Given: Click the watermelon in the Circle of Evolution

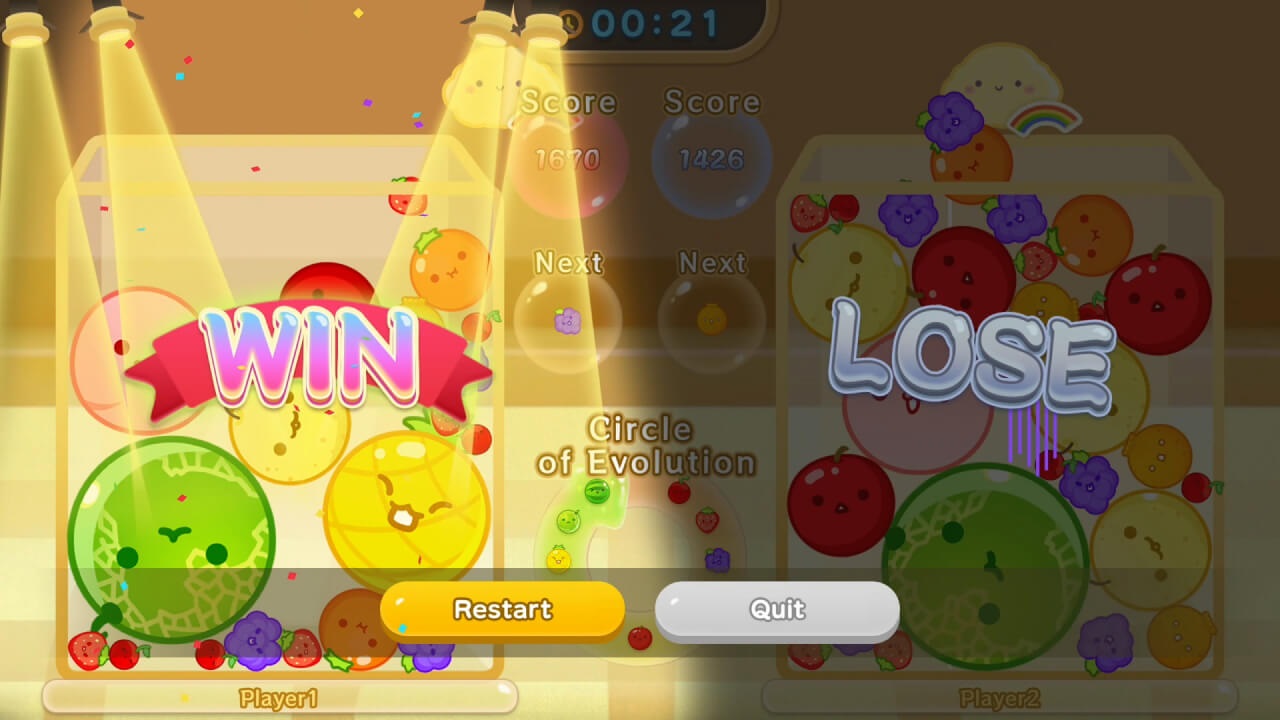Looking at the screenshot, I should pos(597,492).
